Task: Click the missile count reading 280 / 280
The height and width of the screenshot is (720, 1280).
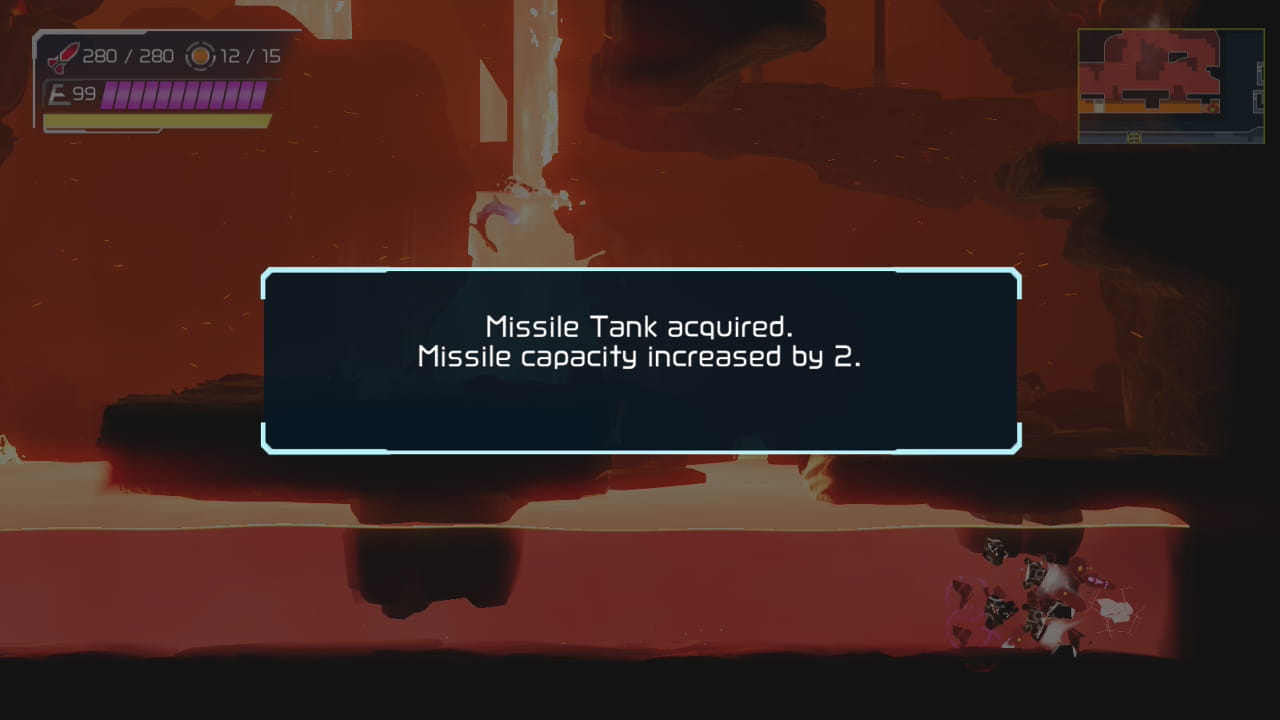Action: pyautogui.click(x=129, y=58)
